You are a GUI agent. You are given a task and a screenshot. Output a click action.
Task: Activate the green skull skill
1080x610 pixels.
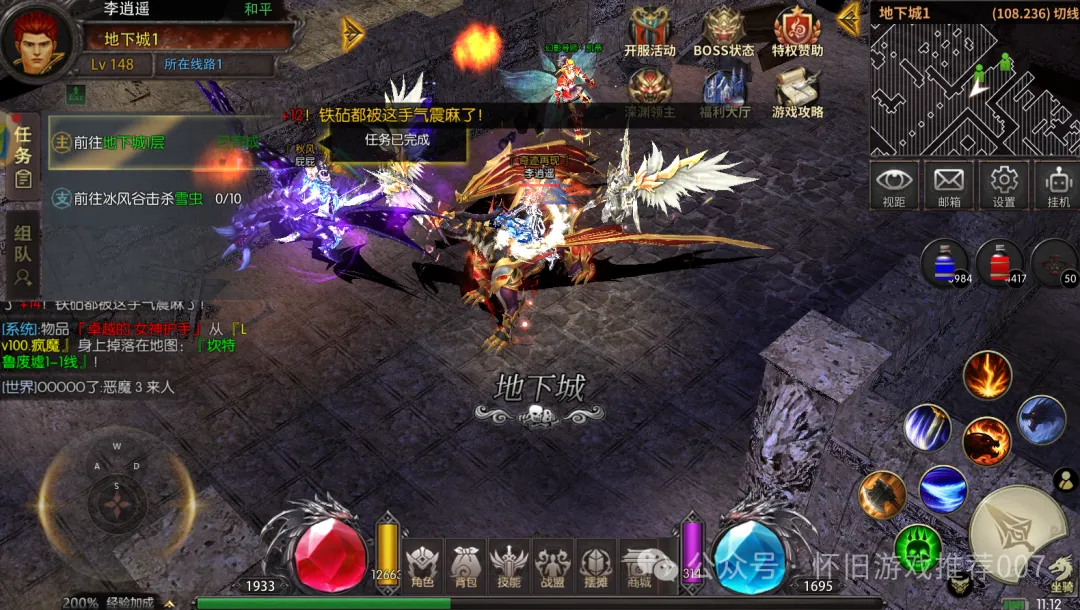pyautogui.click(x=918, y=548)
